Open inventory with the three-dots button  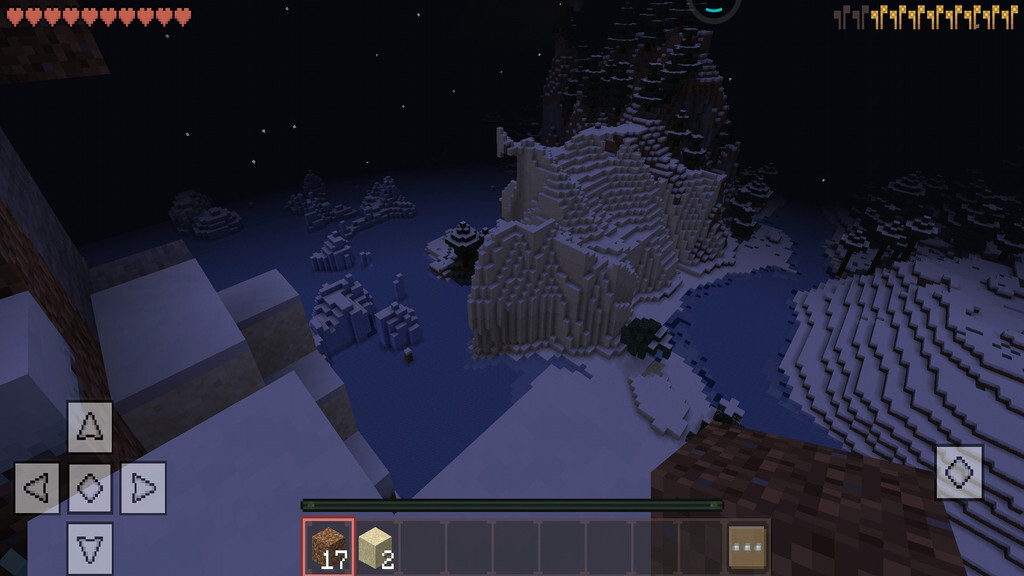point(748,546)
